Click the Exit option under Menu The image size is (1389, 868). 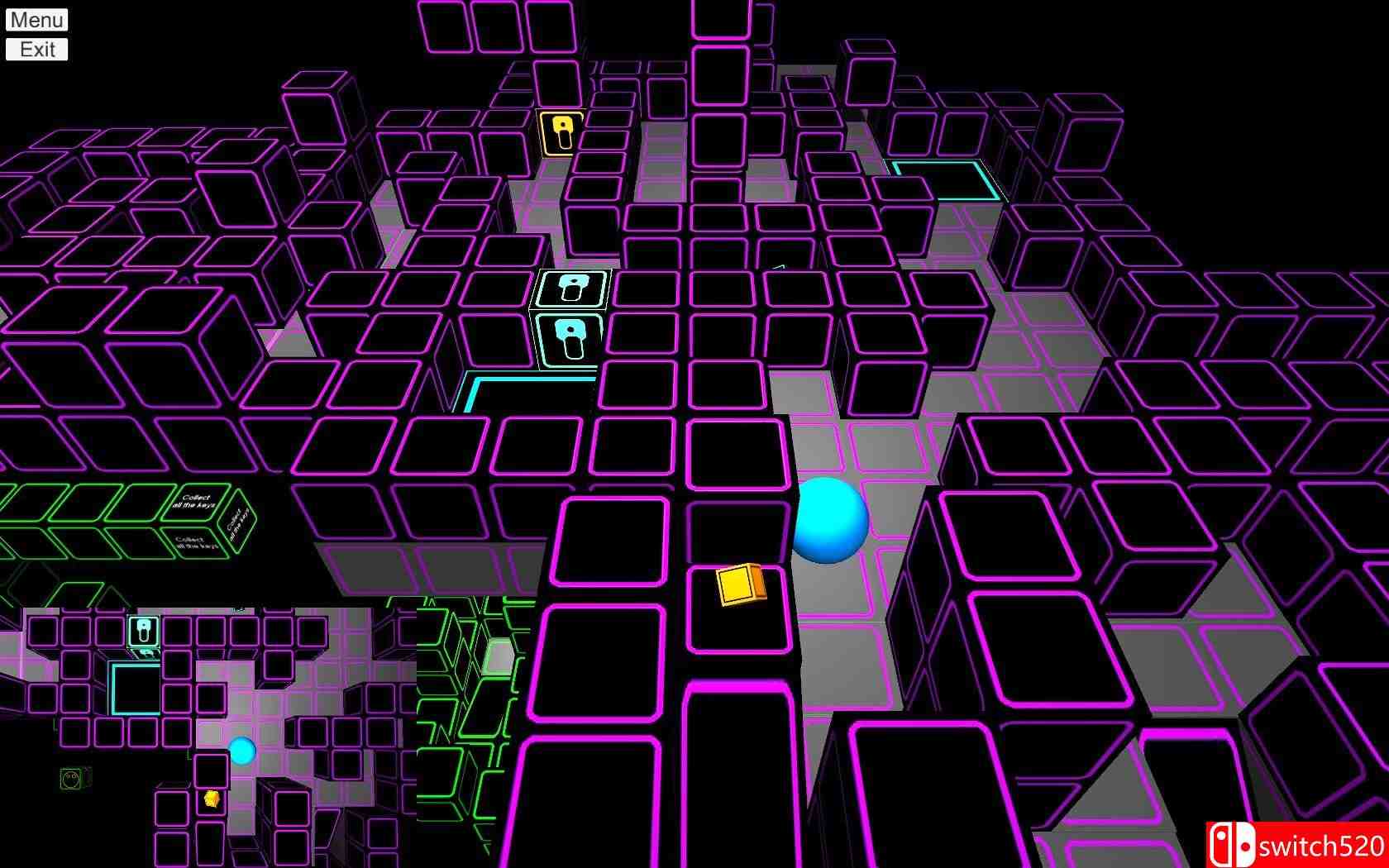(x=36, y=50)
